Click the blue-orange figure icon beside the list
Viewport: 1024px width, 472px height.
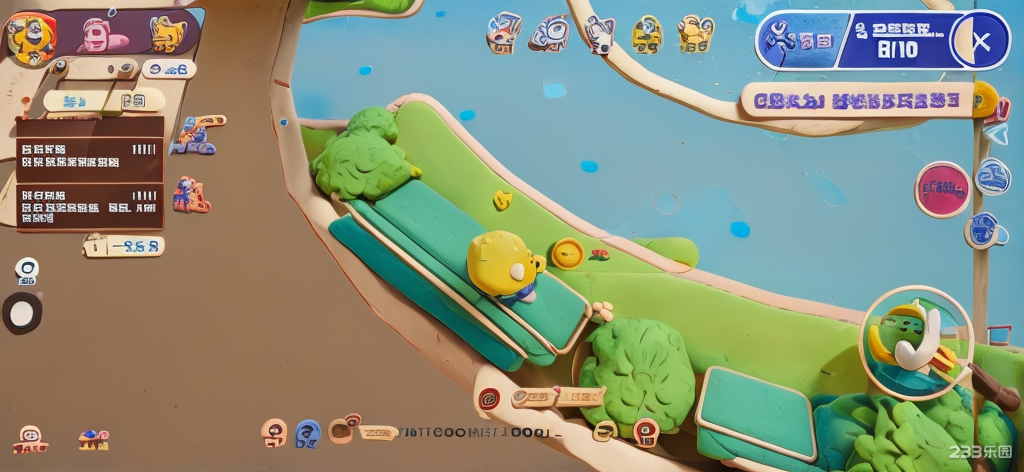click(x=191, y=135)
